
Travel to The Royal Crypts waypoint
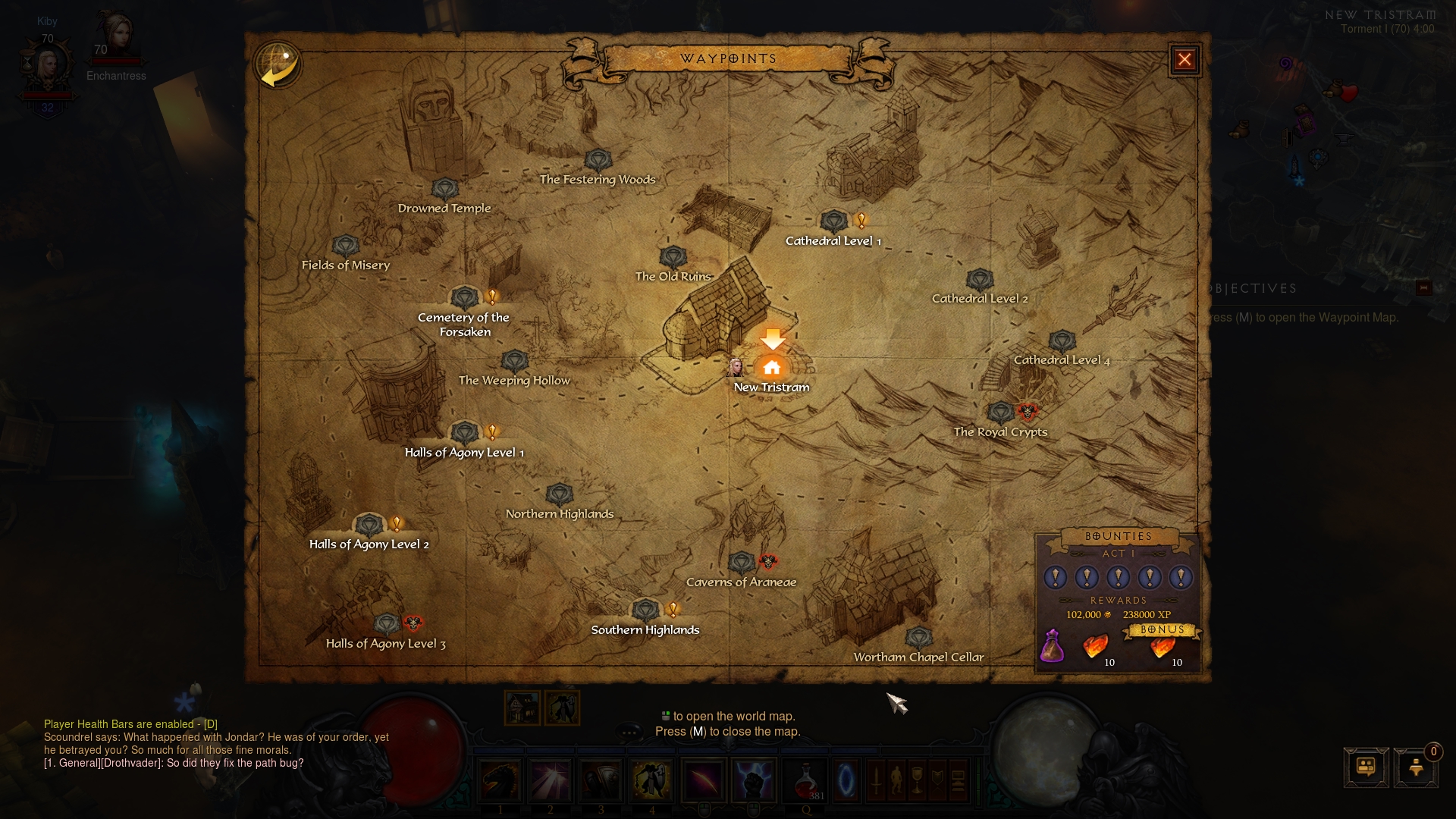coord(1001,413)
